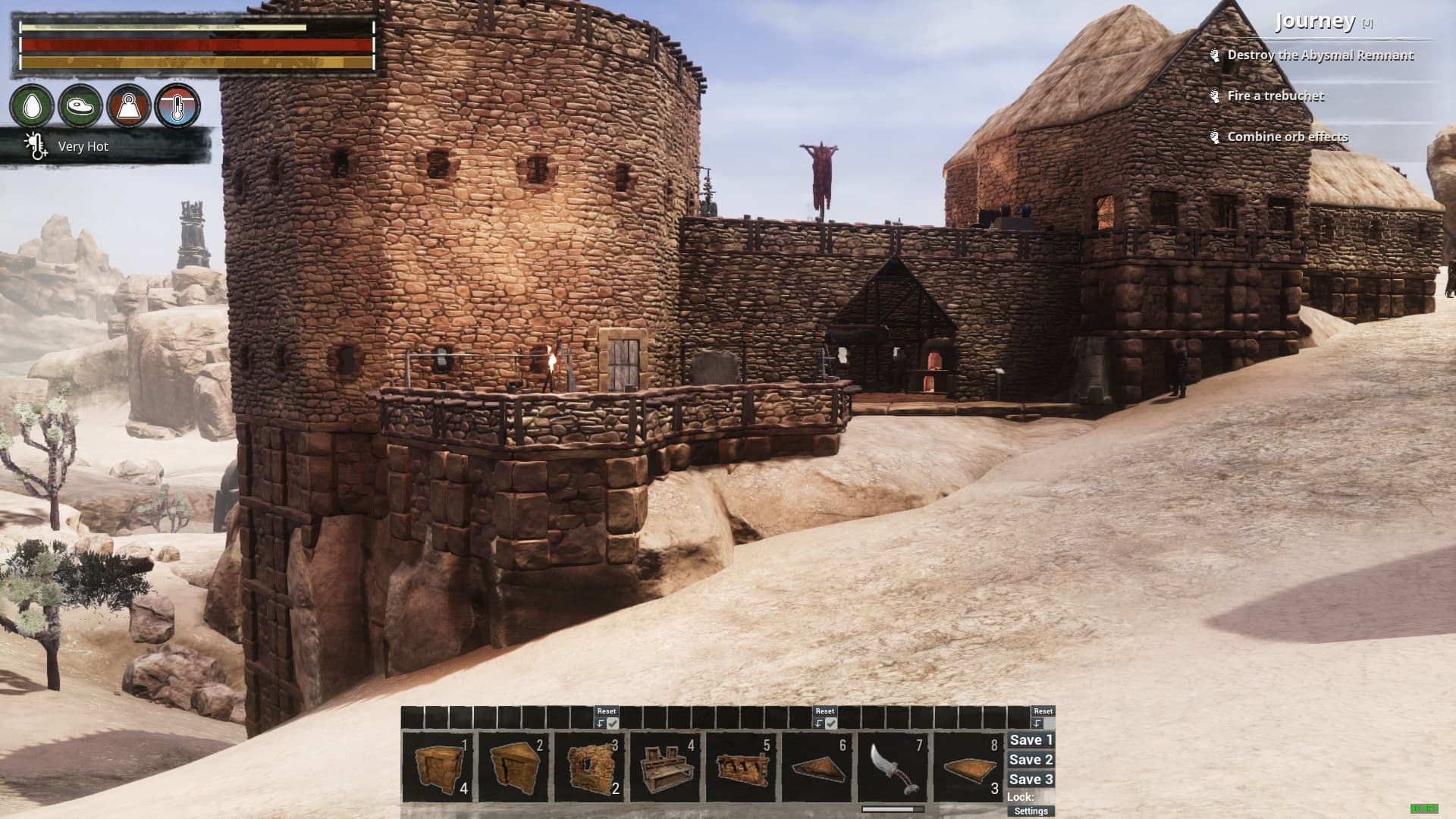The image size is (1456, 819).
Task: Click the Save 1 hotbar button
Action: click(x=1031, y=740)
